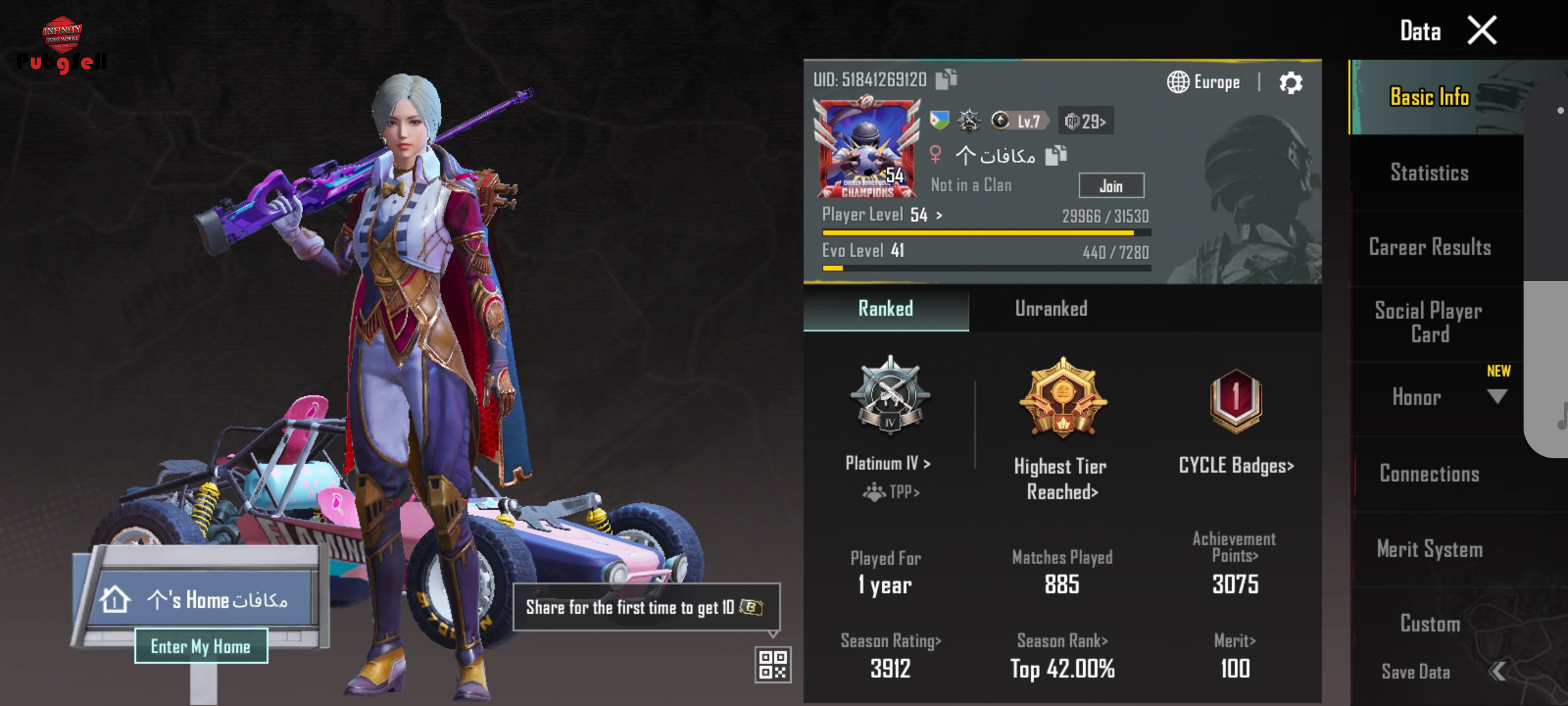1568x706 pixels.
Task: Open the Statistics section
Action: click(1429, 173)
